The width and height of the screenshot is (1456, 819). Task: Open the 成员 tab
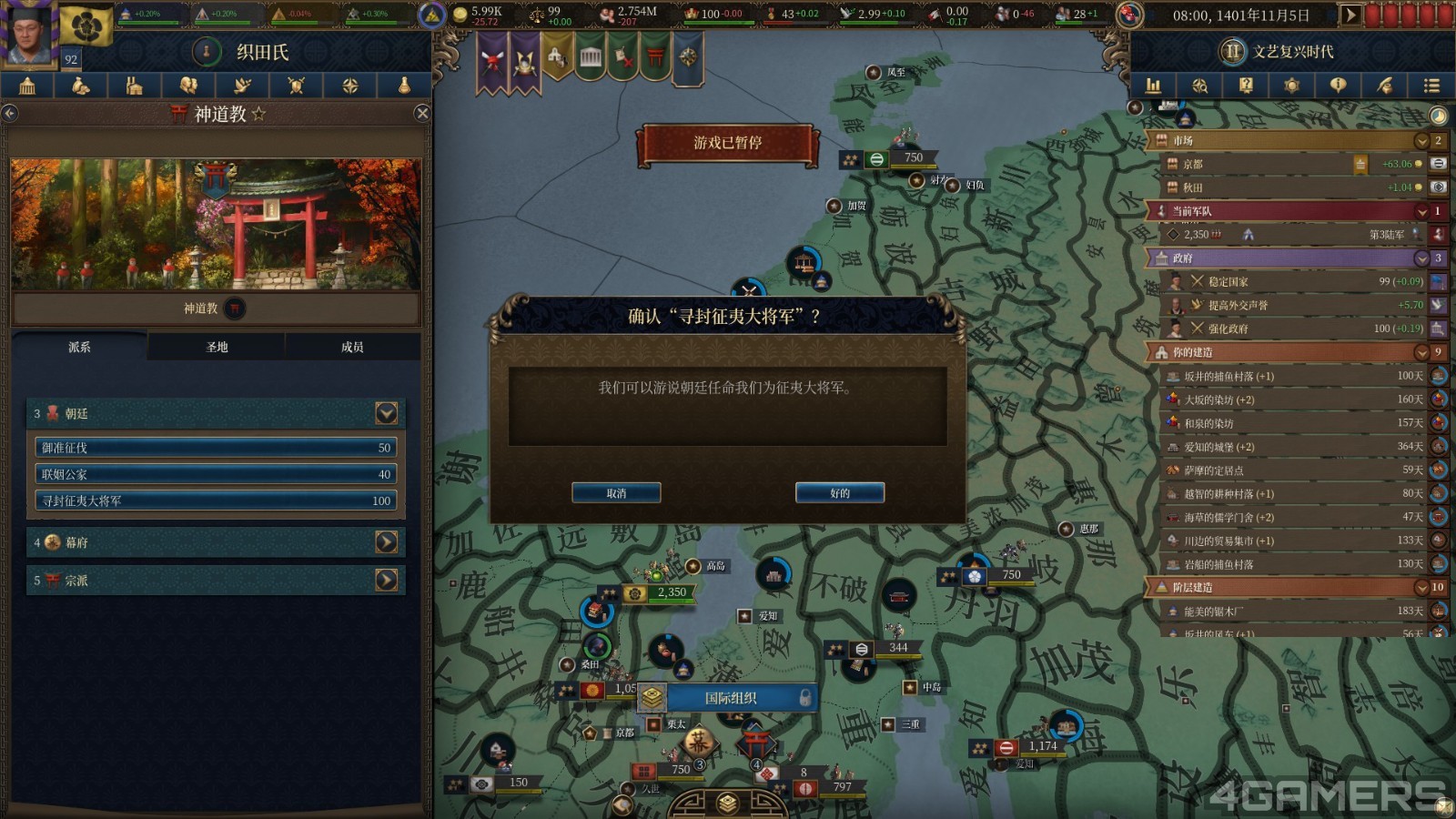352,347
